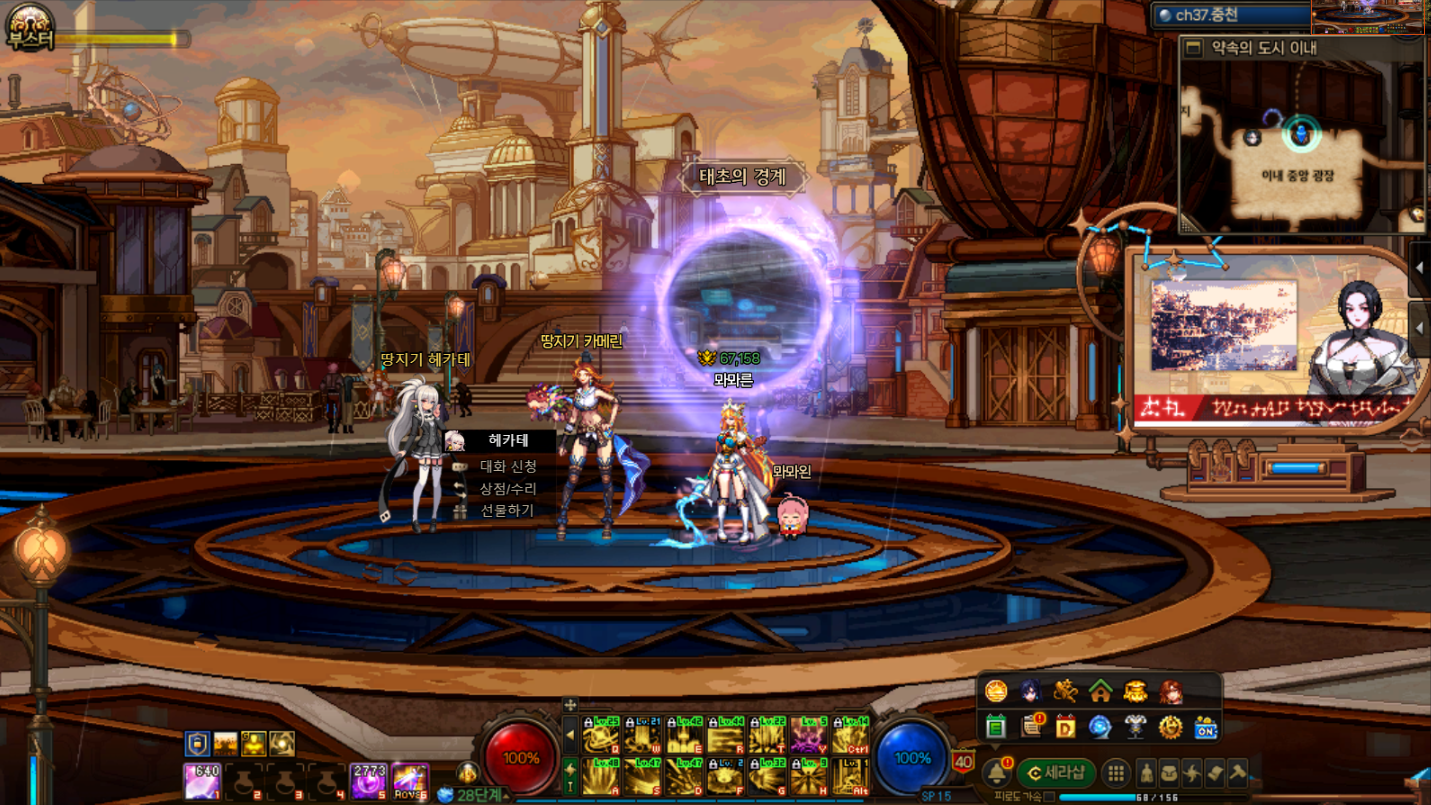The width and height of the screenshot is (1431, 805).
Task: Select the 선물하기 gift option
Action: tap(506, 510)
